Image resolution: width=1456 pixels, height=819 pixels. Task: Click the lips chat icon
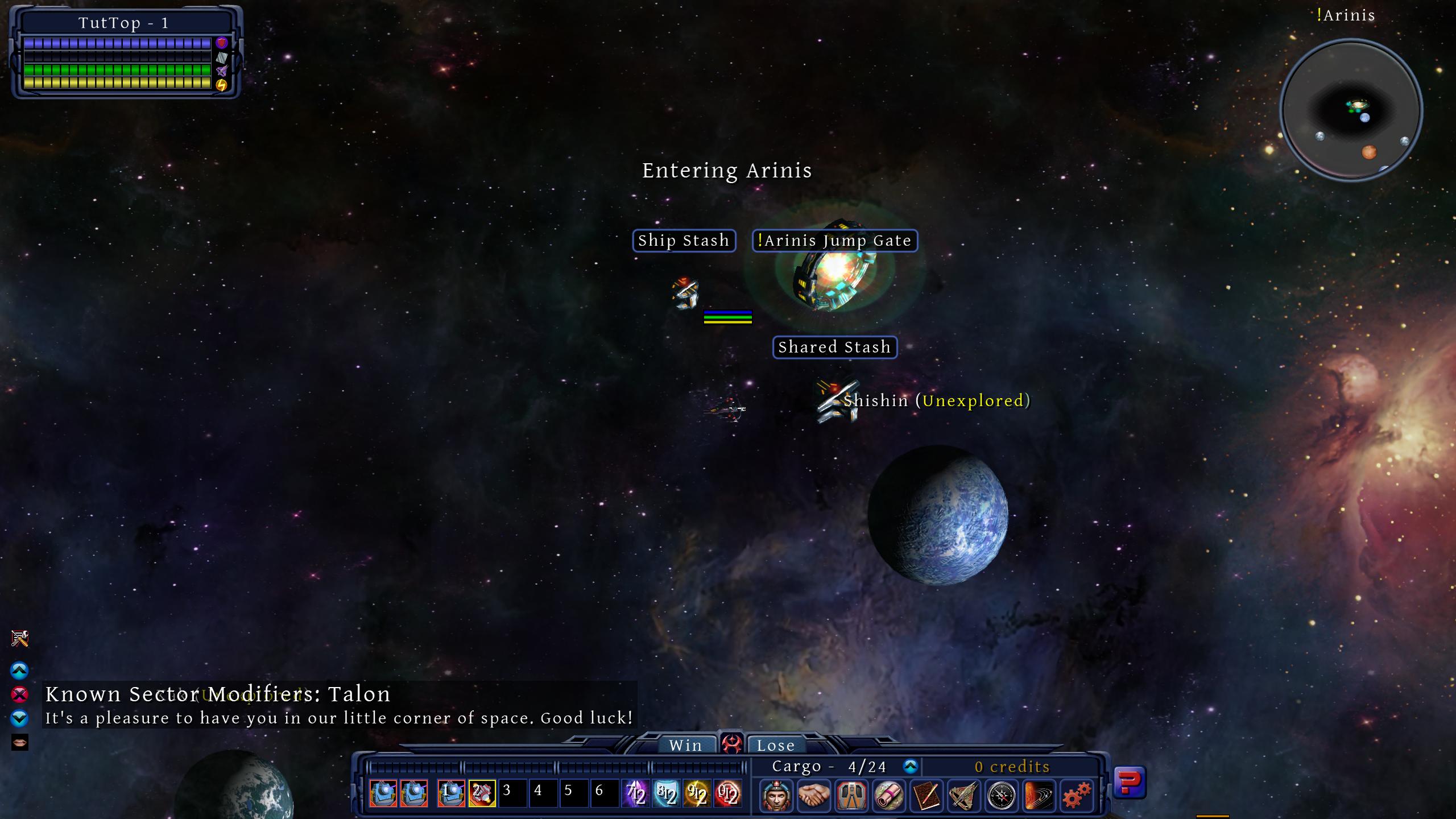(20, 742)
